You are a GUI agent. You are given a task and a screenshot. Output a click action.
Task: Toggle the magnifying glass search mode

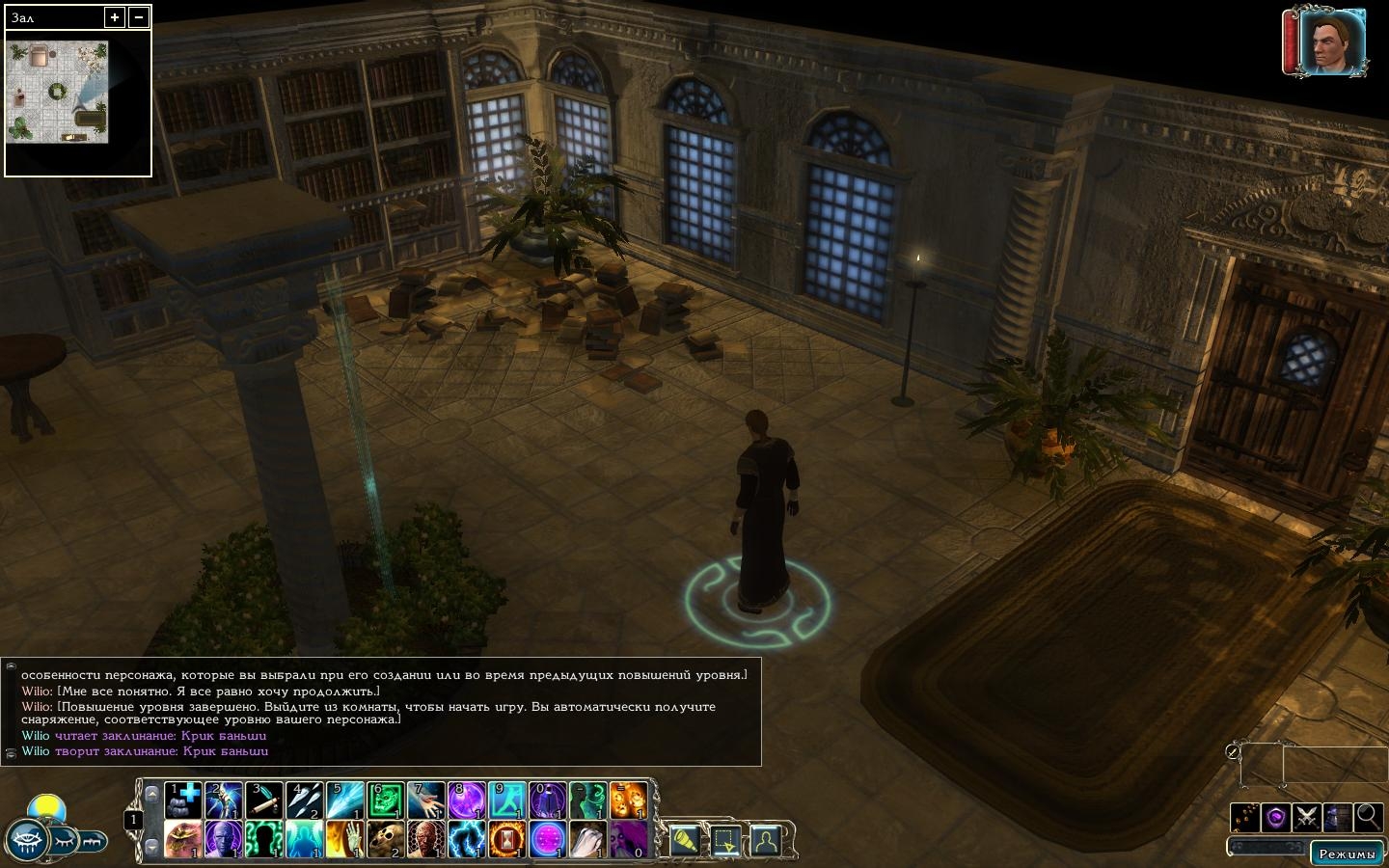[1368, 818]
